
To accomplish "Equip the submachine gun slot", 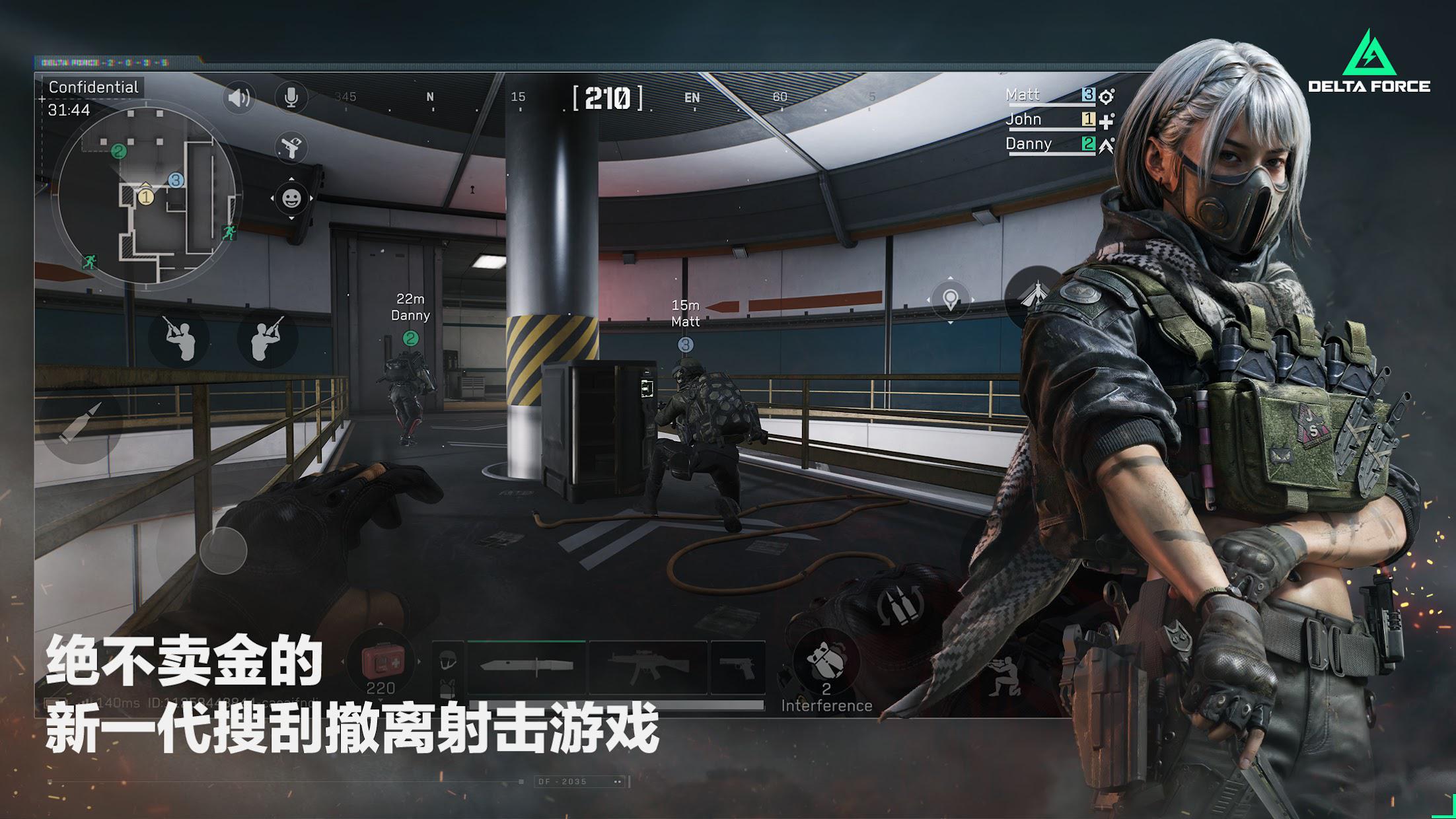I will [647, 667].
